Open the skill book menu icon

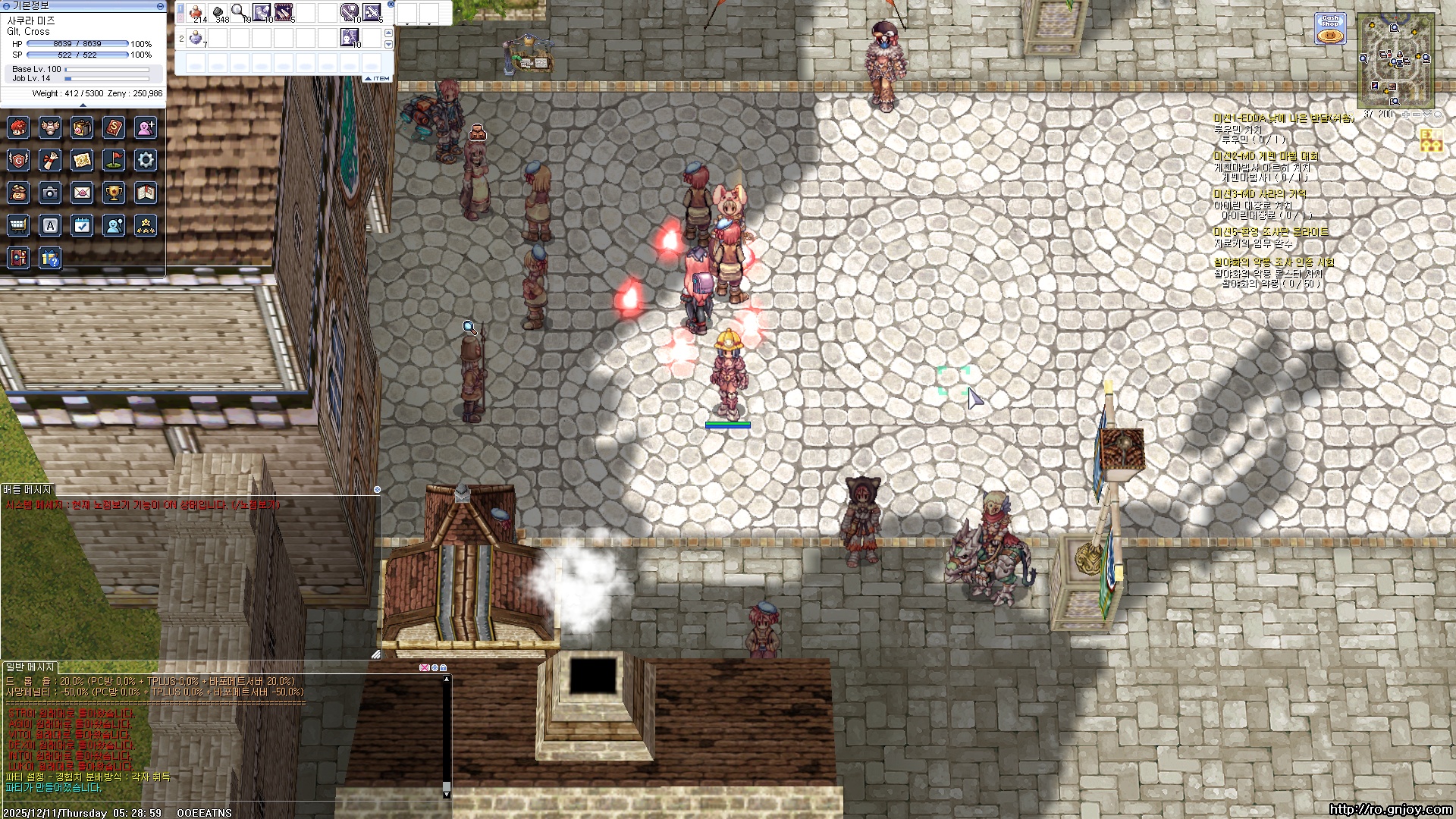[114, 127]
